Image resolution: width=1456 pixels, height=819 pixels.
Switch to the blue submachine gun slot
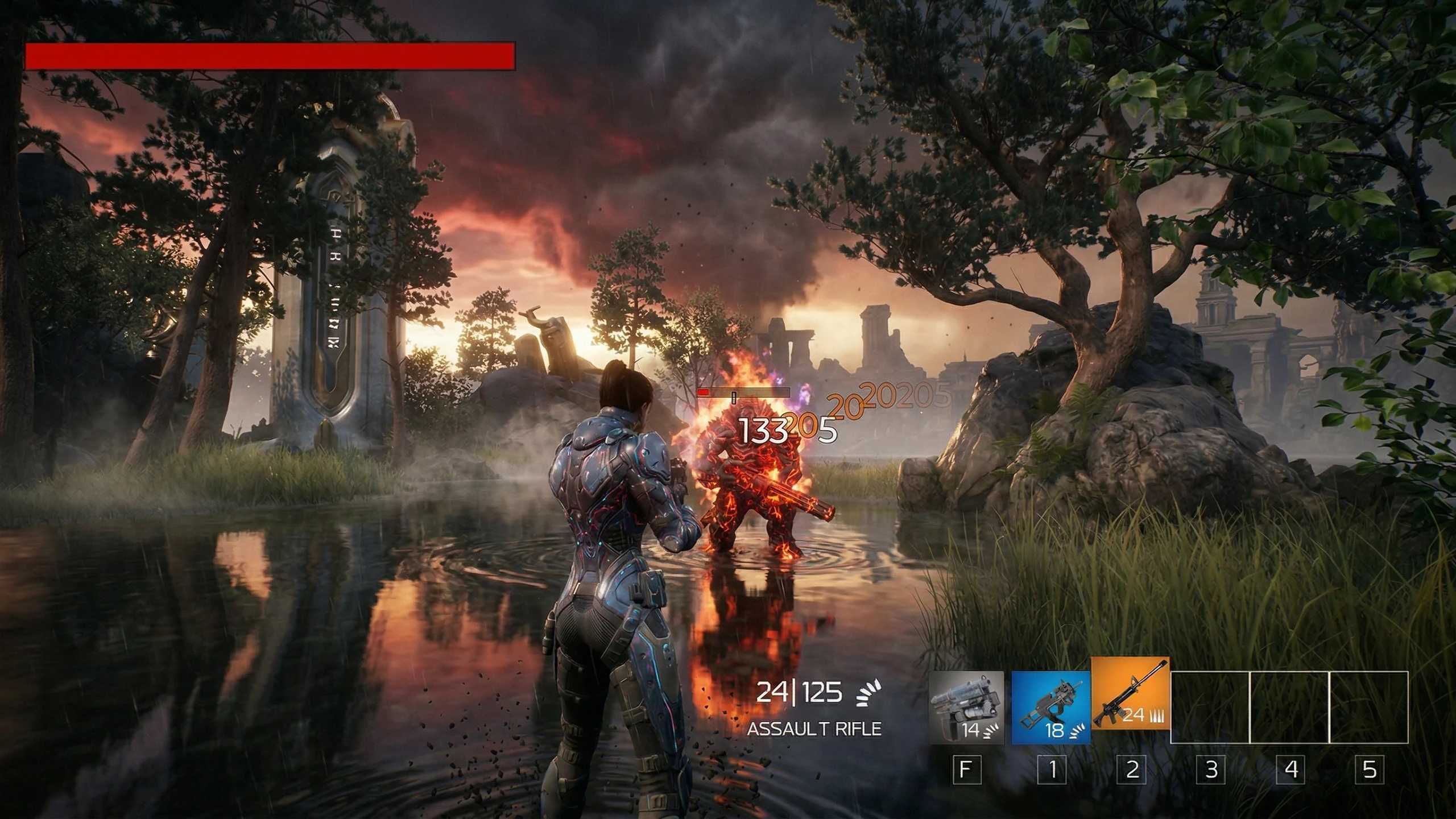pos(1050,707)
